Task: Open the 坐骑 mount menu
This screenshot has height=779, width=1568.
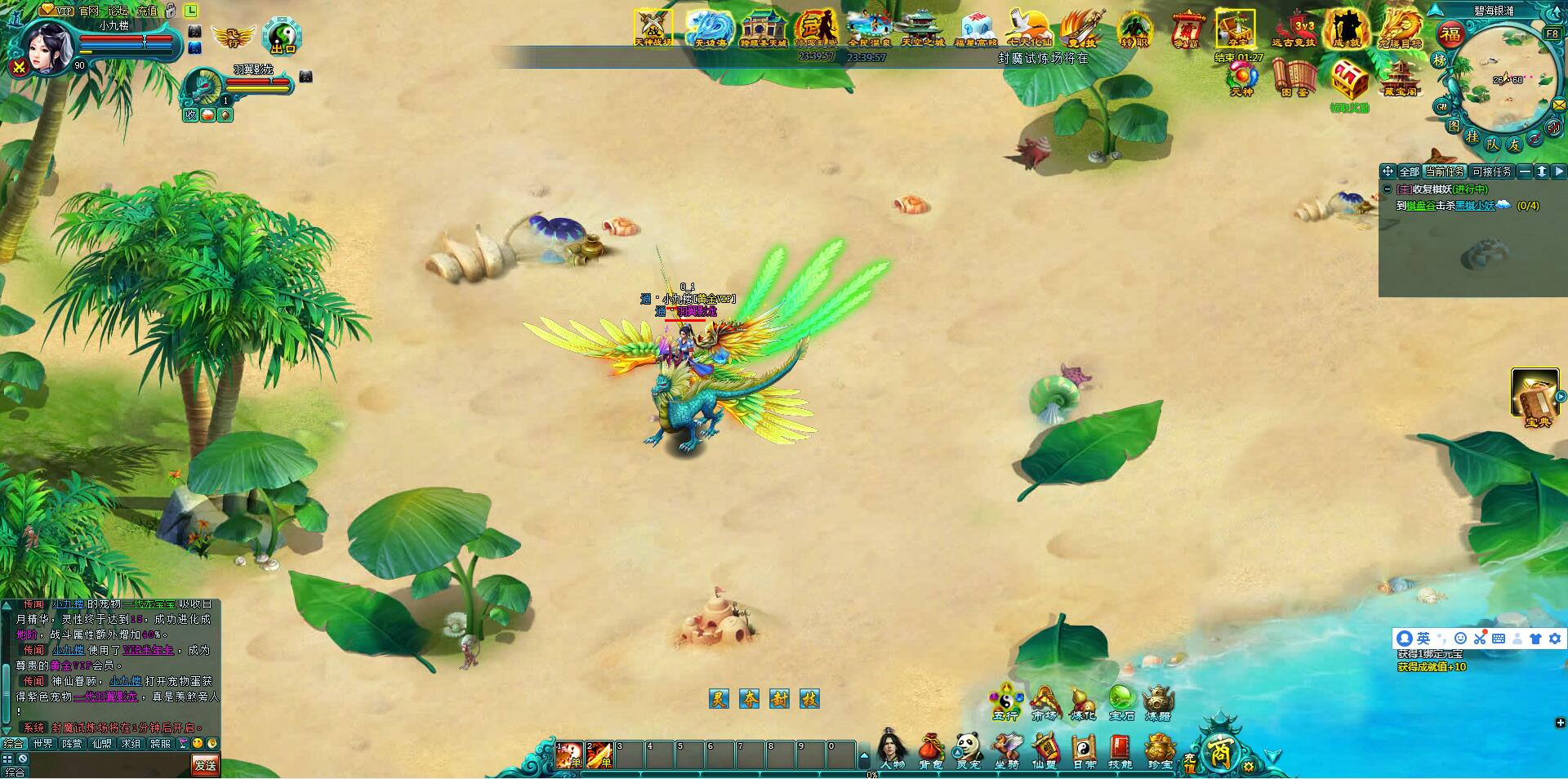Action: 1007,750
